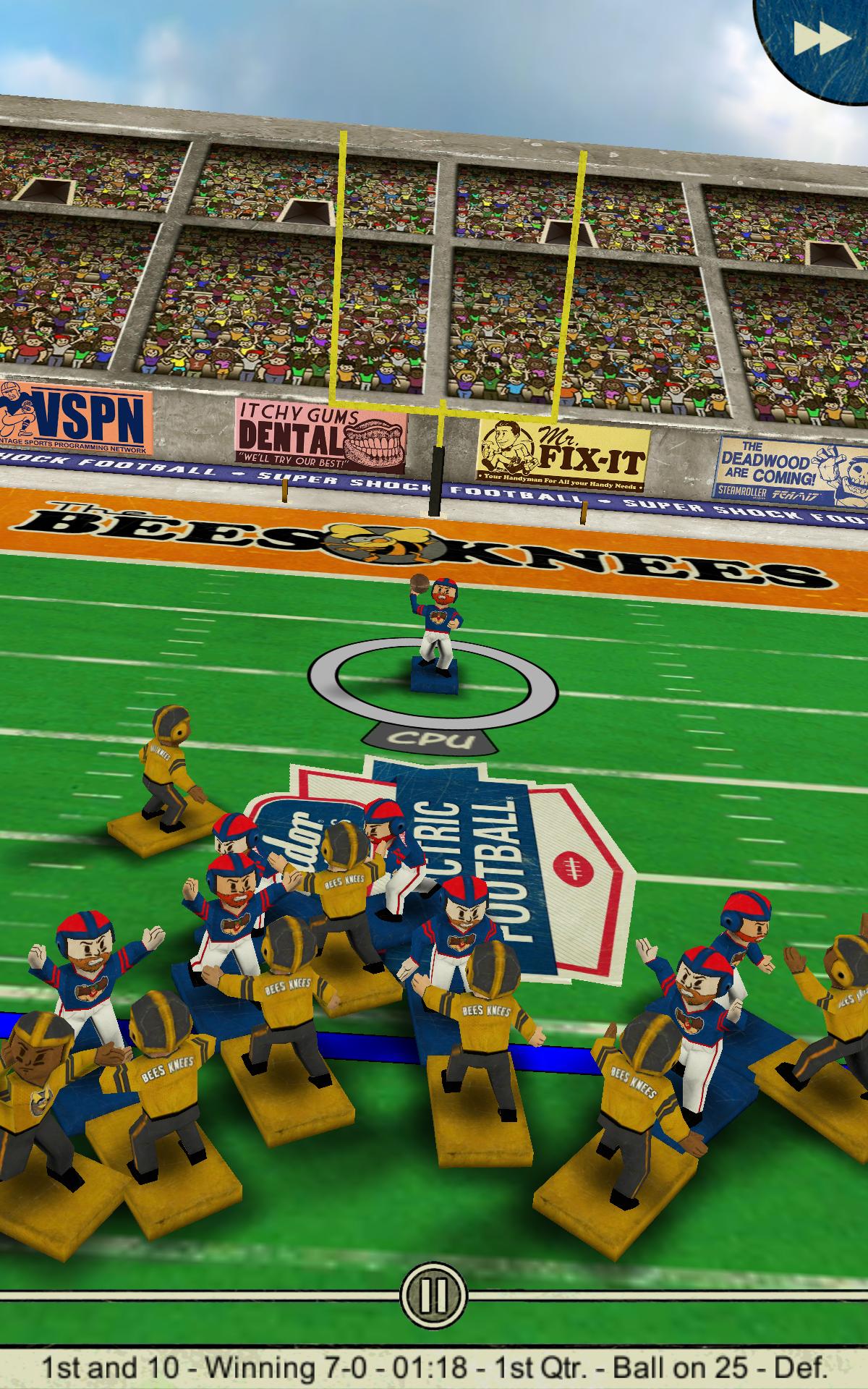Tap the fast-forward button
This screenshot has width=868, height=1389.
820,38
